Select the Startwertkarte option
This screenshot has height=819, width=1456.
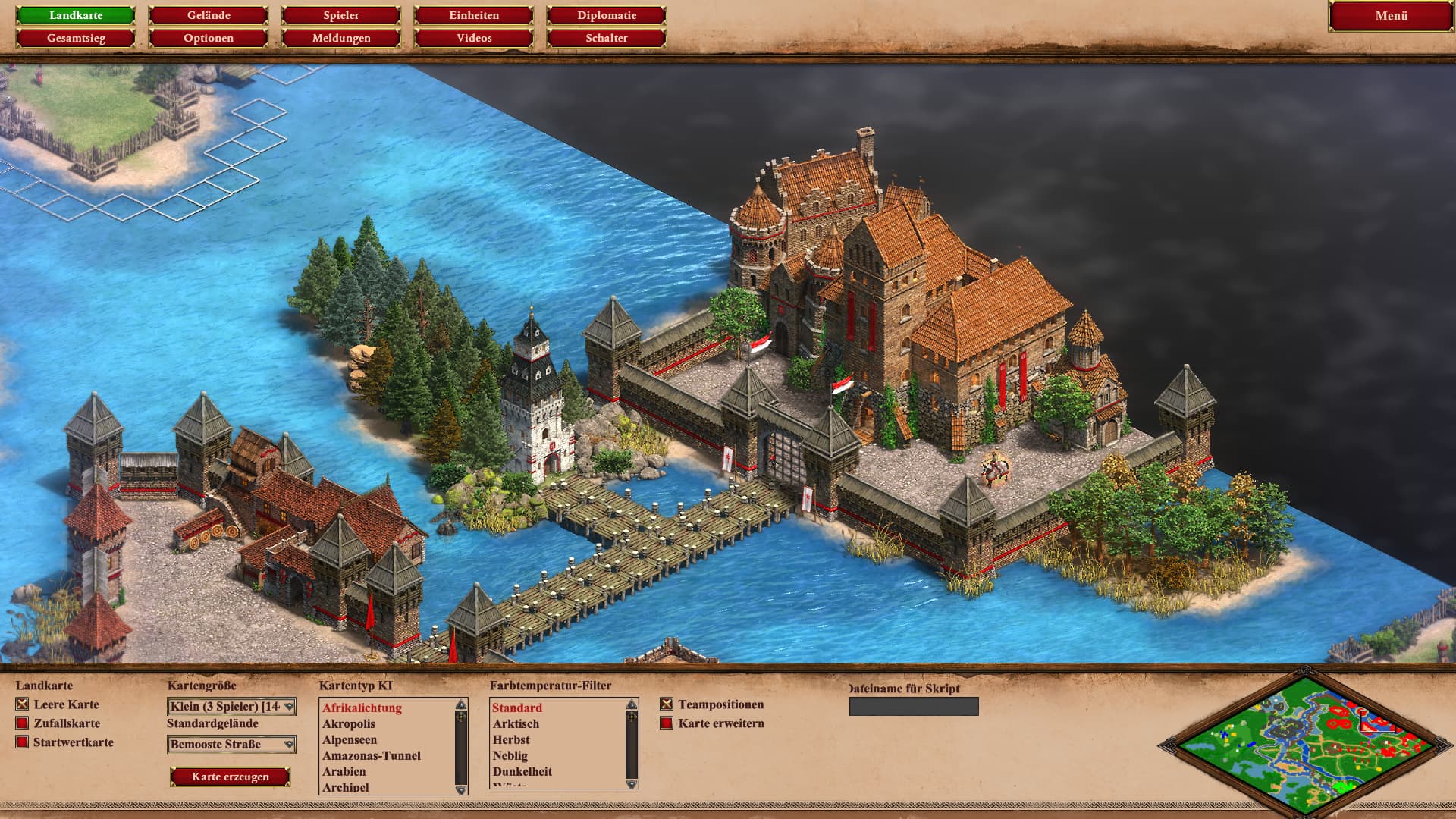click(x=23, y=742)
